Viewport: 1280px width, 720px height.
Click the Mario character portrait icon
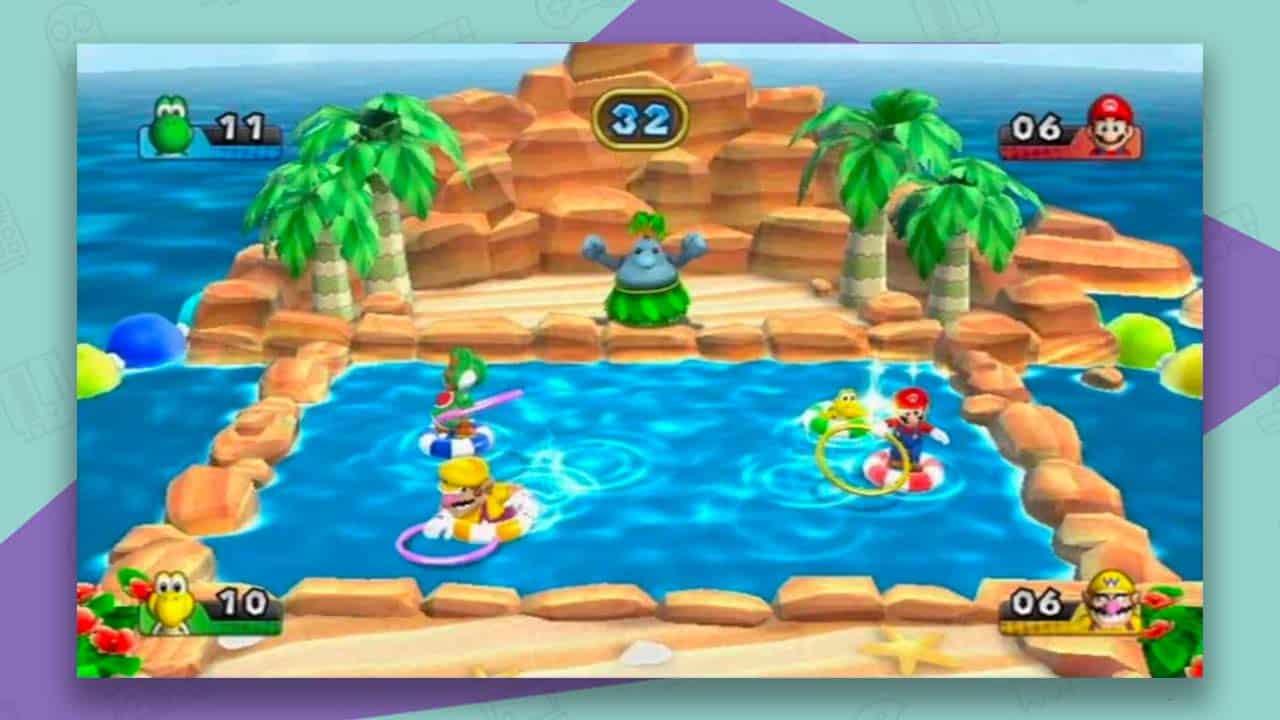point(1113,130)
